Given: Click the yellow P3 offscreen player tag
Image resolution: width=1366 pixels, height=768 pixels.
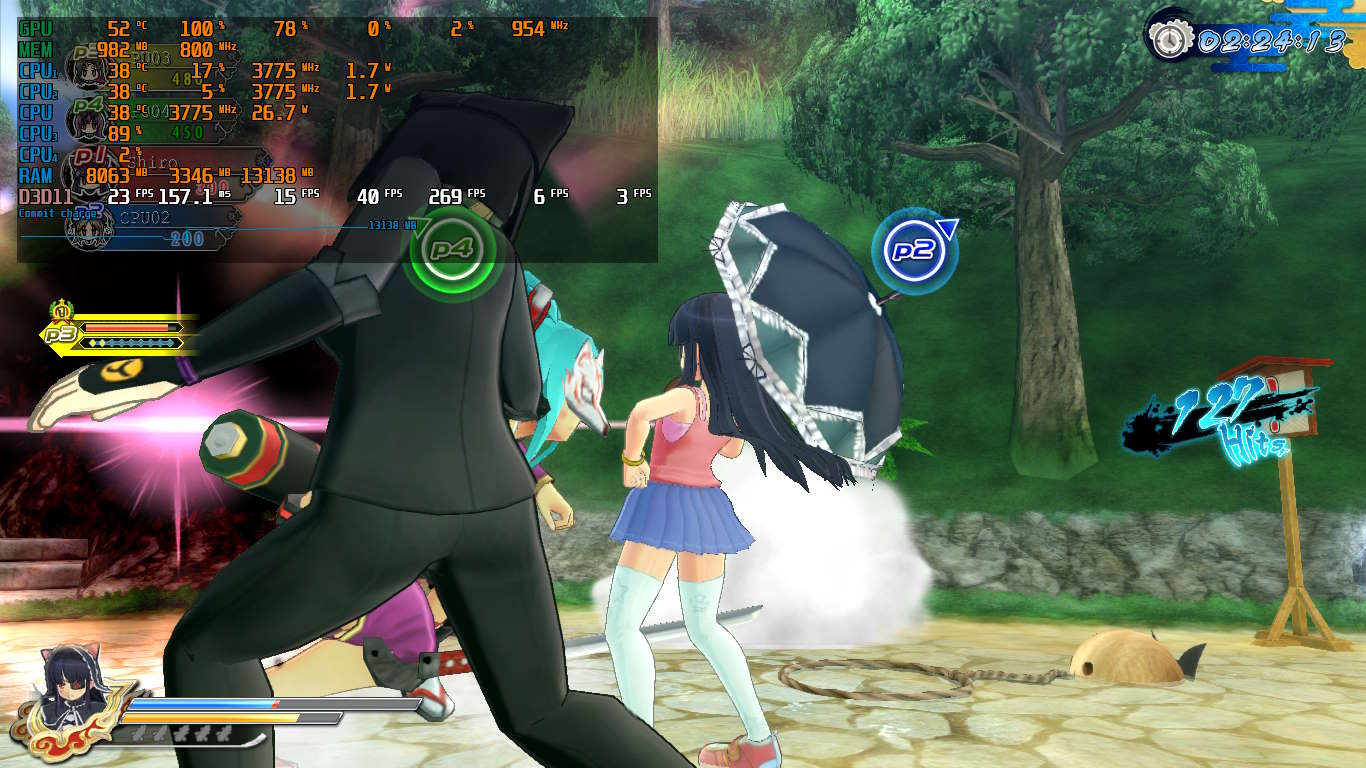Looking at the screenshot, I should pos(62,334).
